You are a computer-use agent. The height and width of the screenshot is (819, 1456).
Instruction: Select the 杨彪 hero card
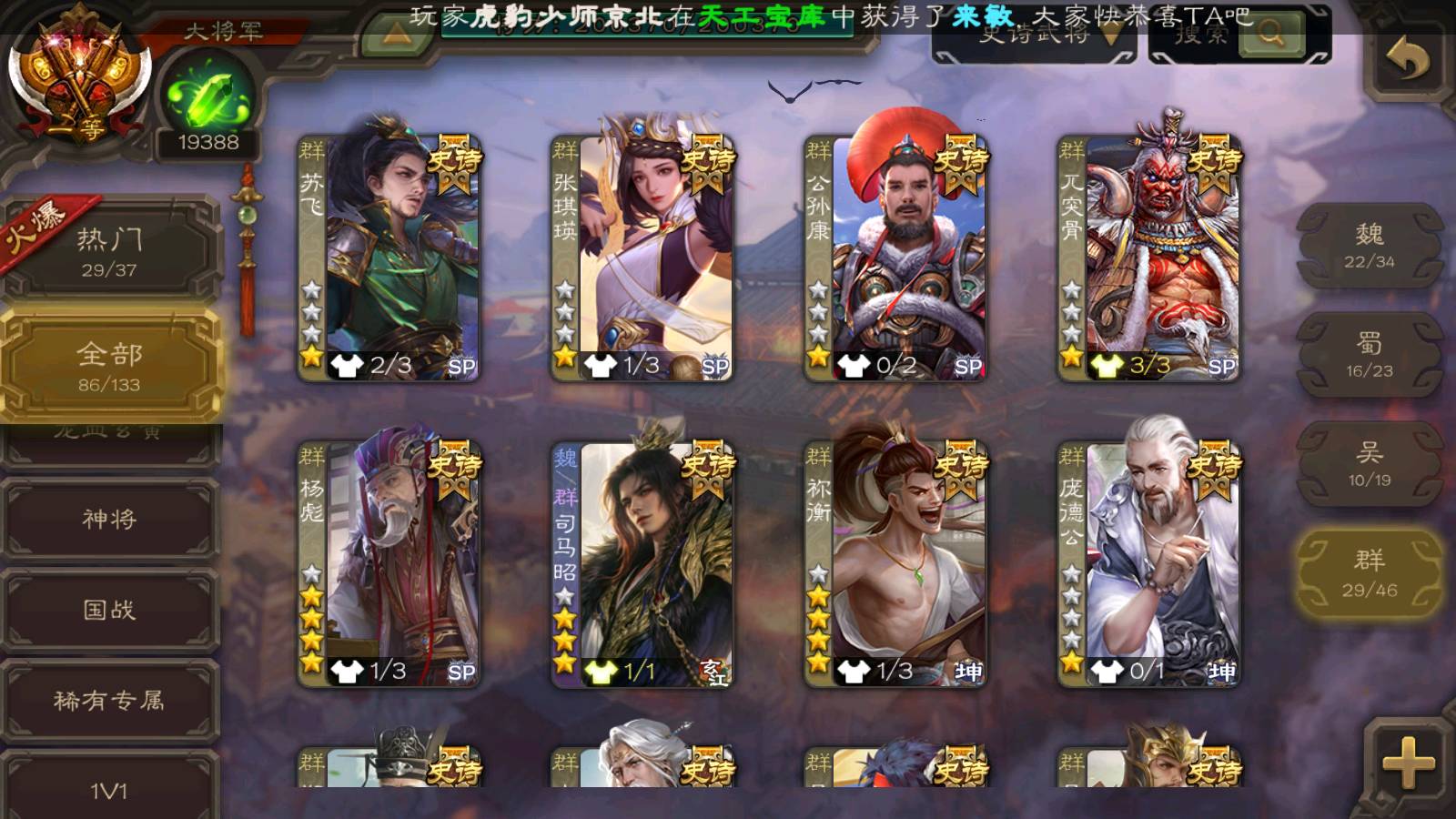[389, 562]
